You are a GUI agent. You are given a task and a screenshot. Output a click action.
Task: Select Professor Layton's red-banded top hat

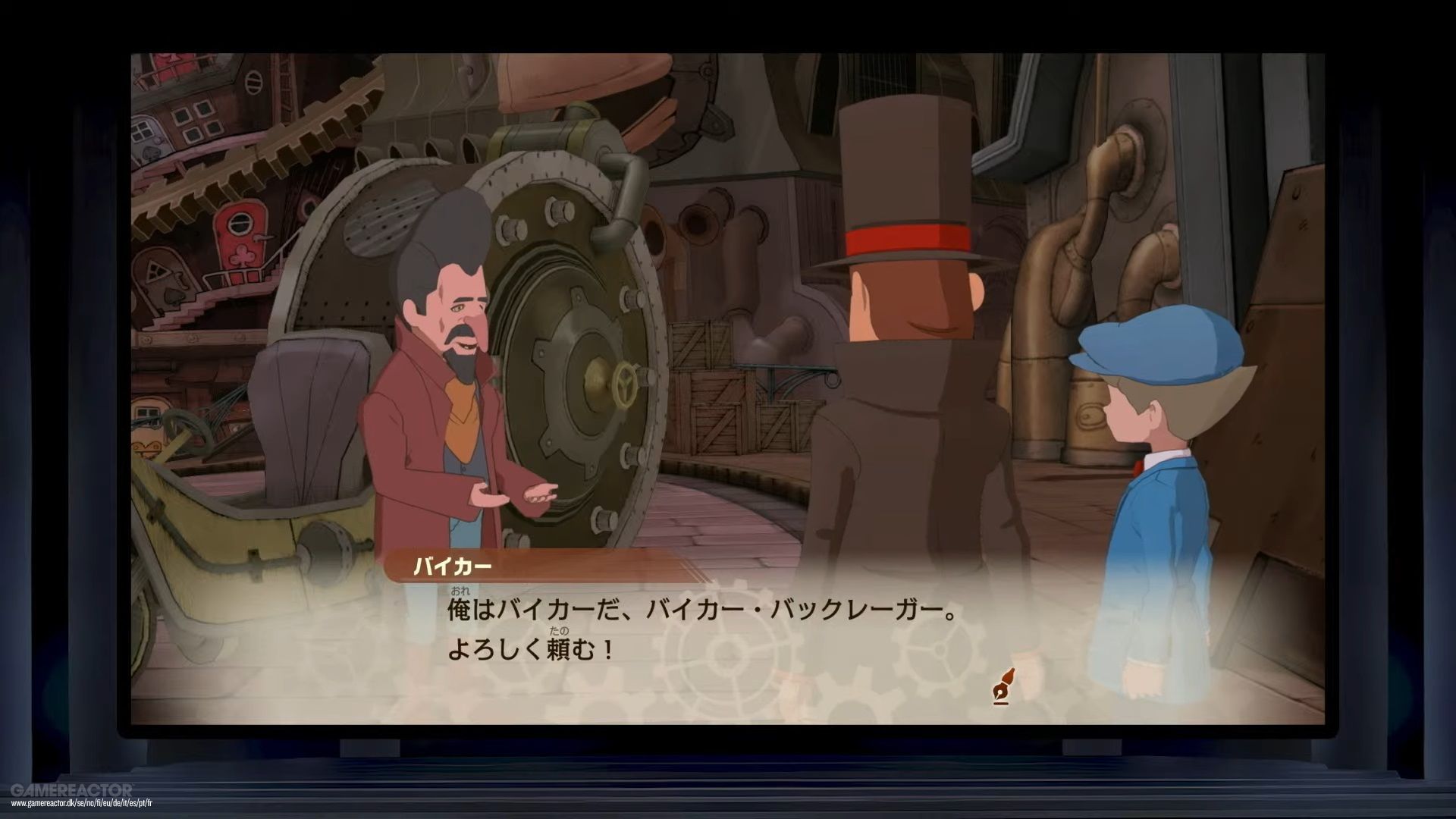coord(906,190)
